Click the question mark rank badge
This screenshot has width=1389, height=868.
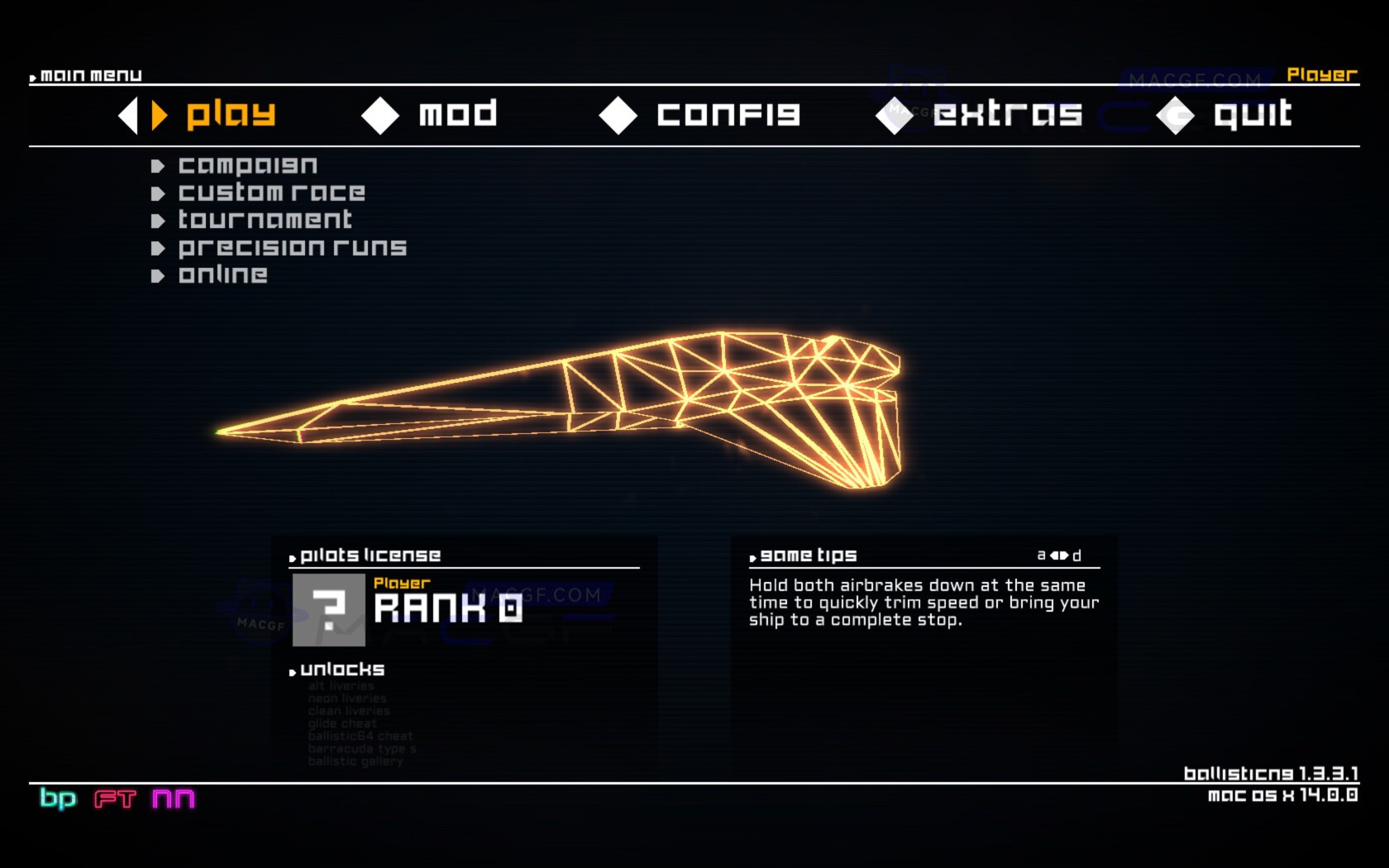pyautogui.click(x=331, y=609)
